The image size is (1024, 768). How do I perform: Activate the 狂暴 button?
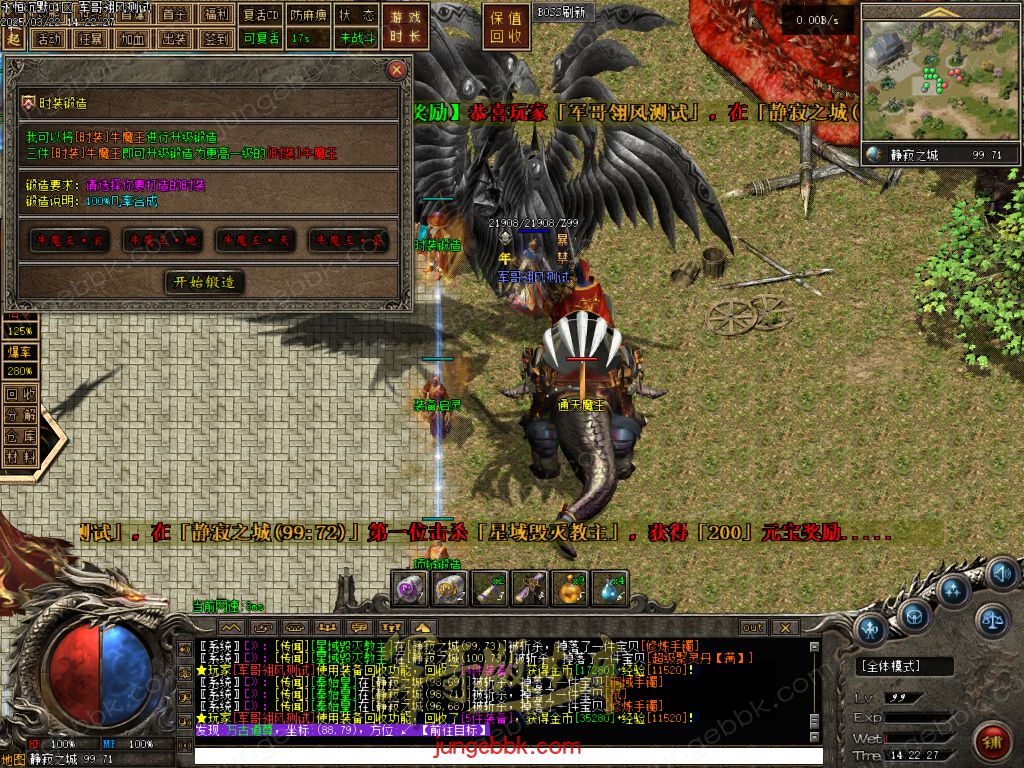point(90,39)
